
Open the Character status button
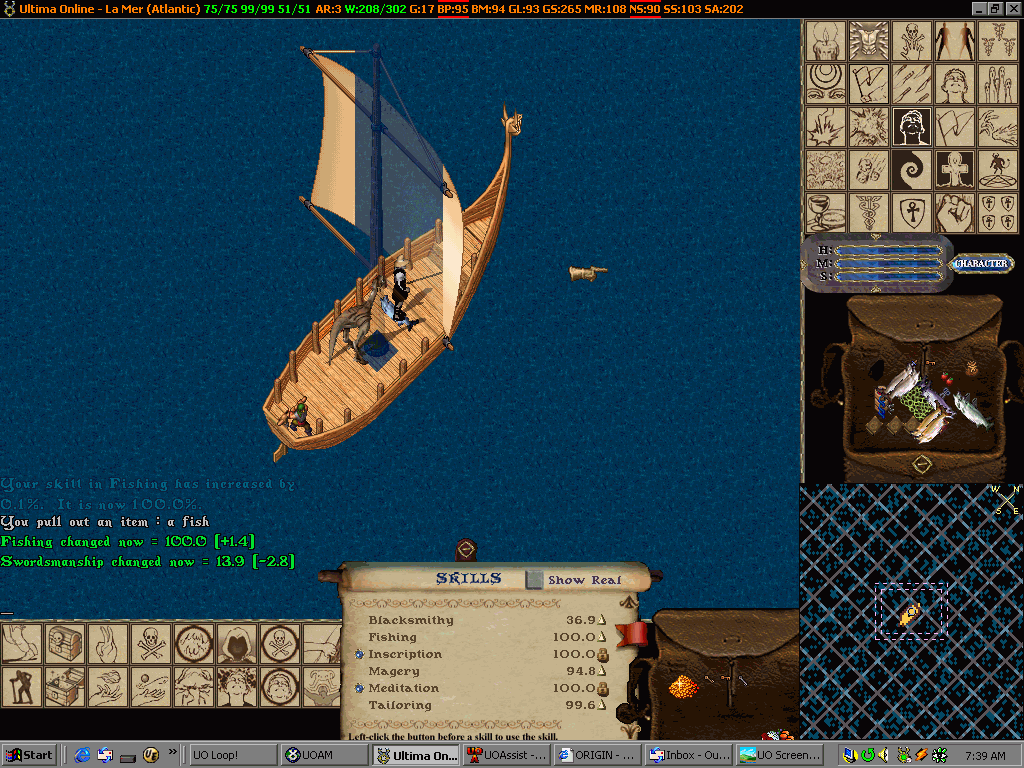[980, 264]
